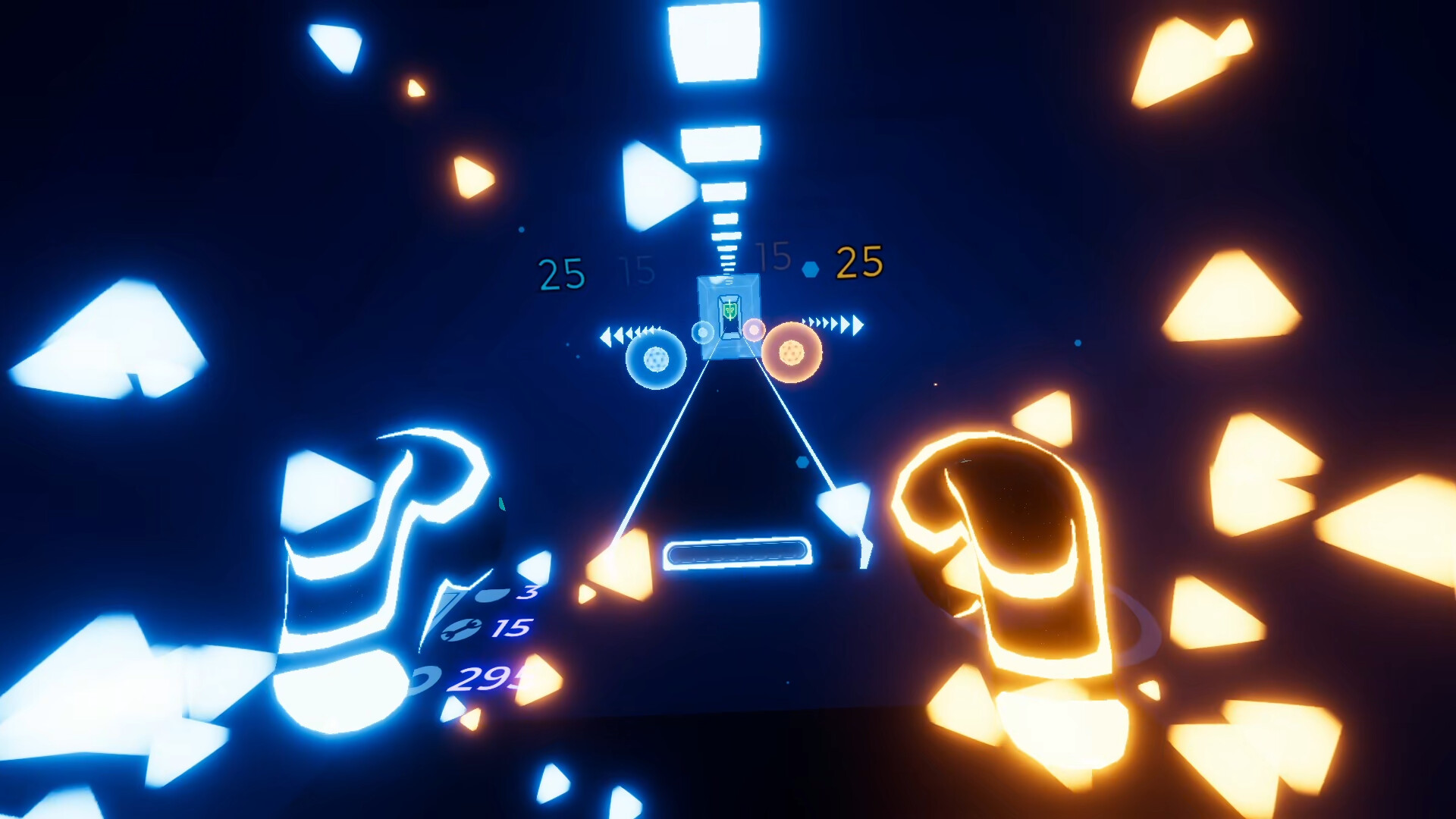
Task: Select the blue orb target on the left
Action: click(x=654, y=361)
